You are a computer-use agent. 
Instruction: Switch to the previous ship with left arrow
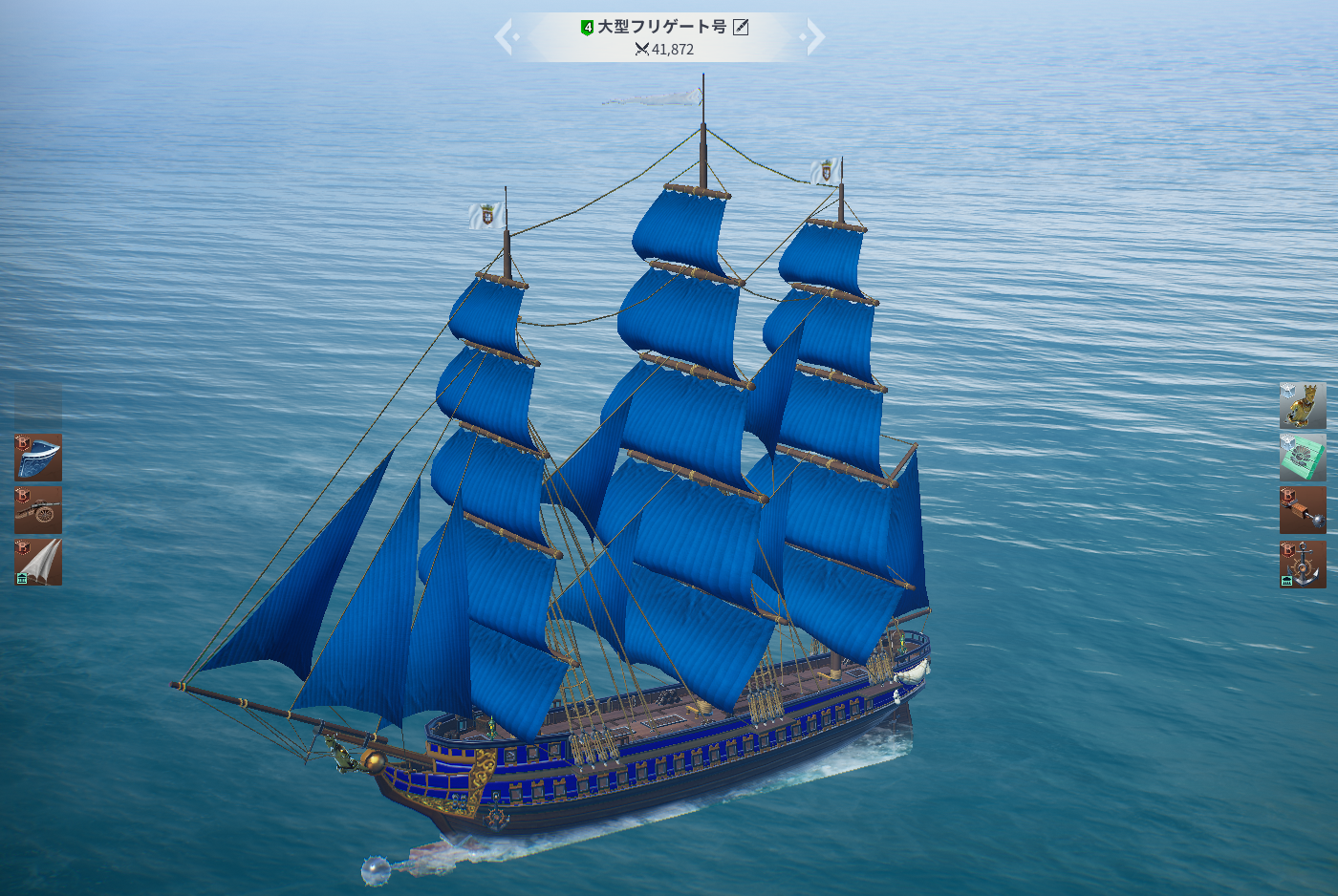(506, 37)
